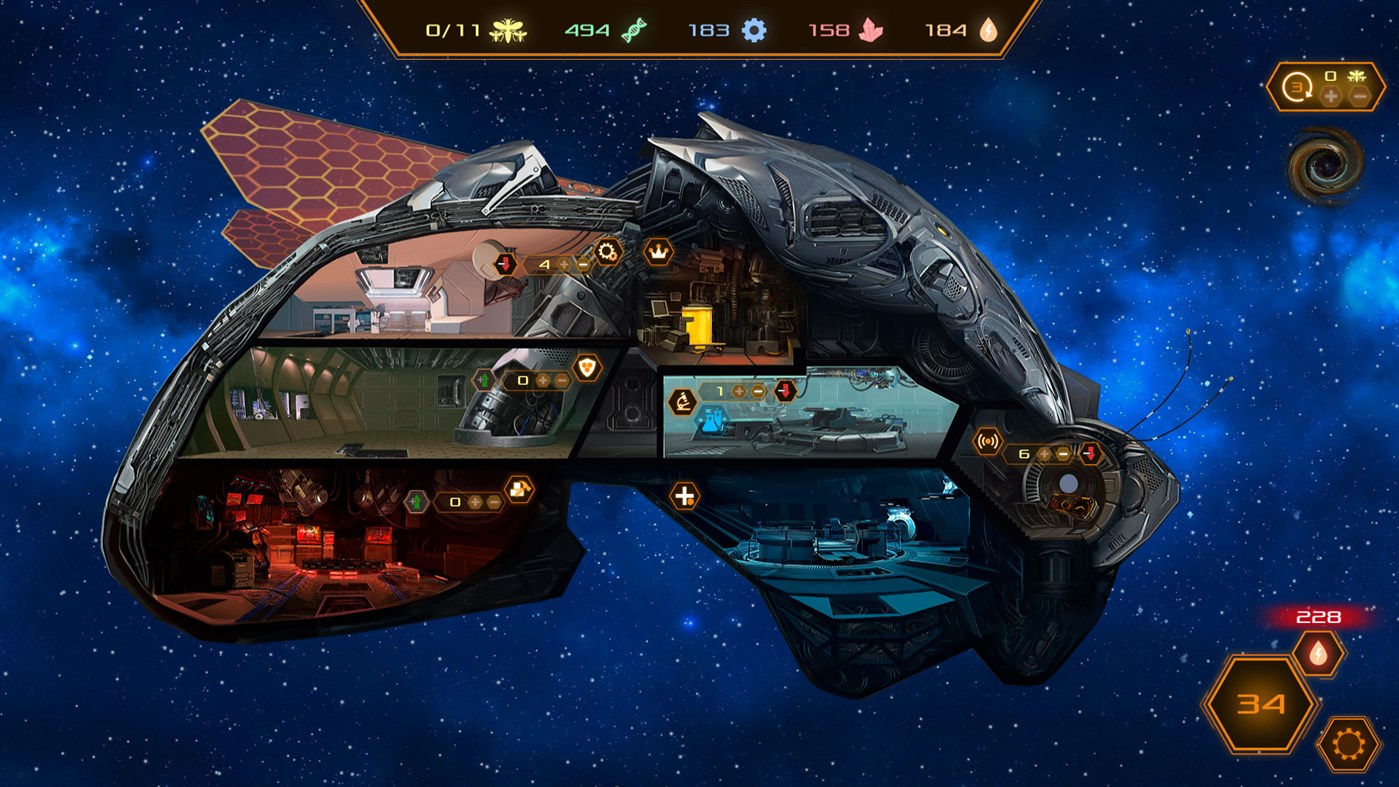The height and width of the screenshot is (787, 1399).
Task: Open the microscope laboratory room icon
Action: [x=682, y=400]
